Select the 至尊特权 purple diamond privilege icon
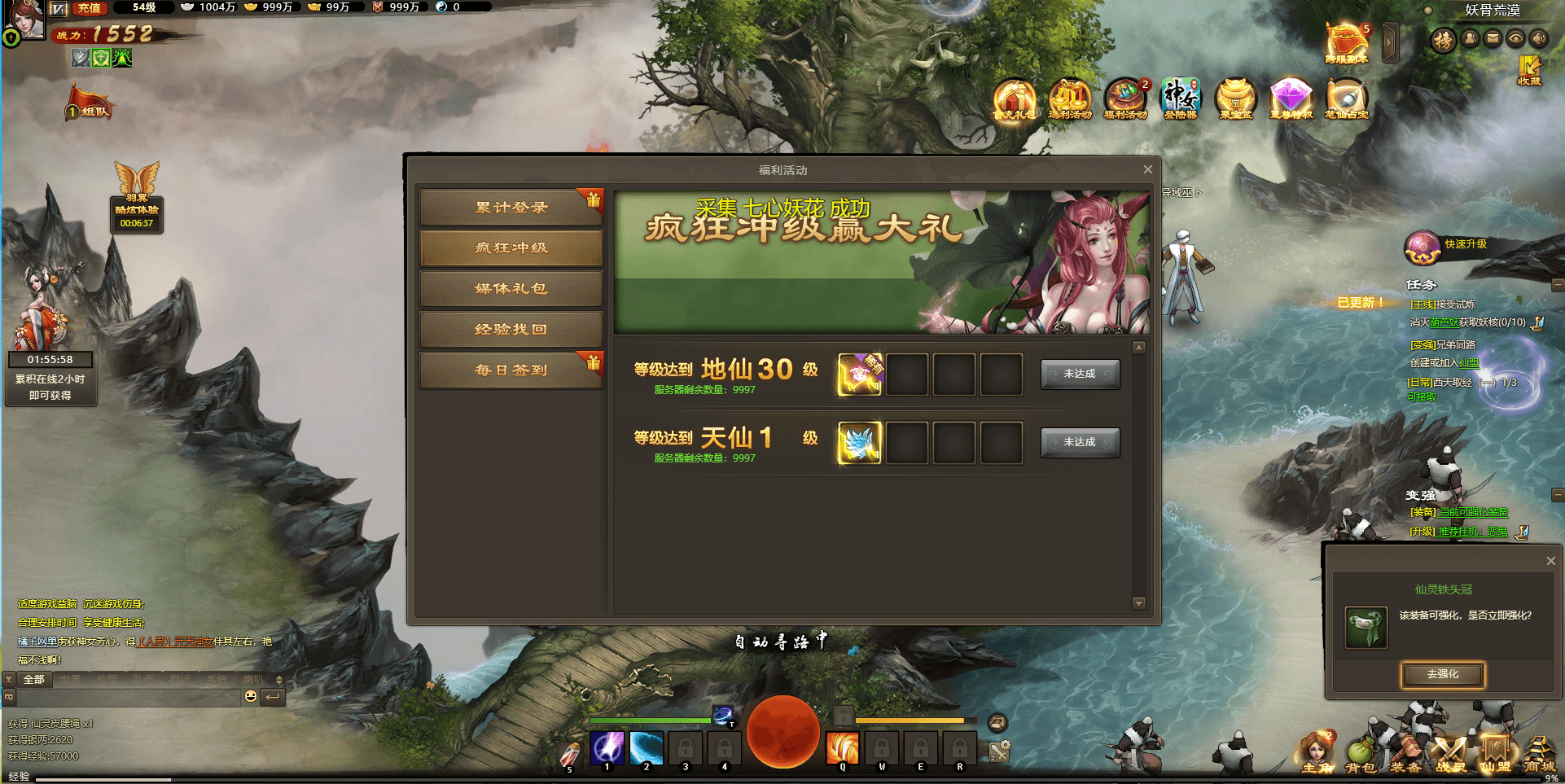Viewport: 1565px width, 784px height. pos(1292,99)
